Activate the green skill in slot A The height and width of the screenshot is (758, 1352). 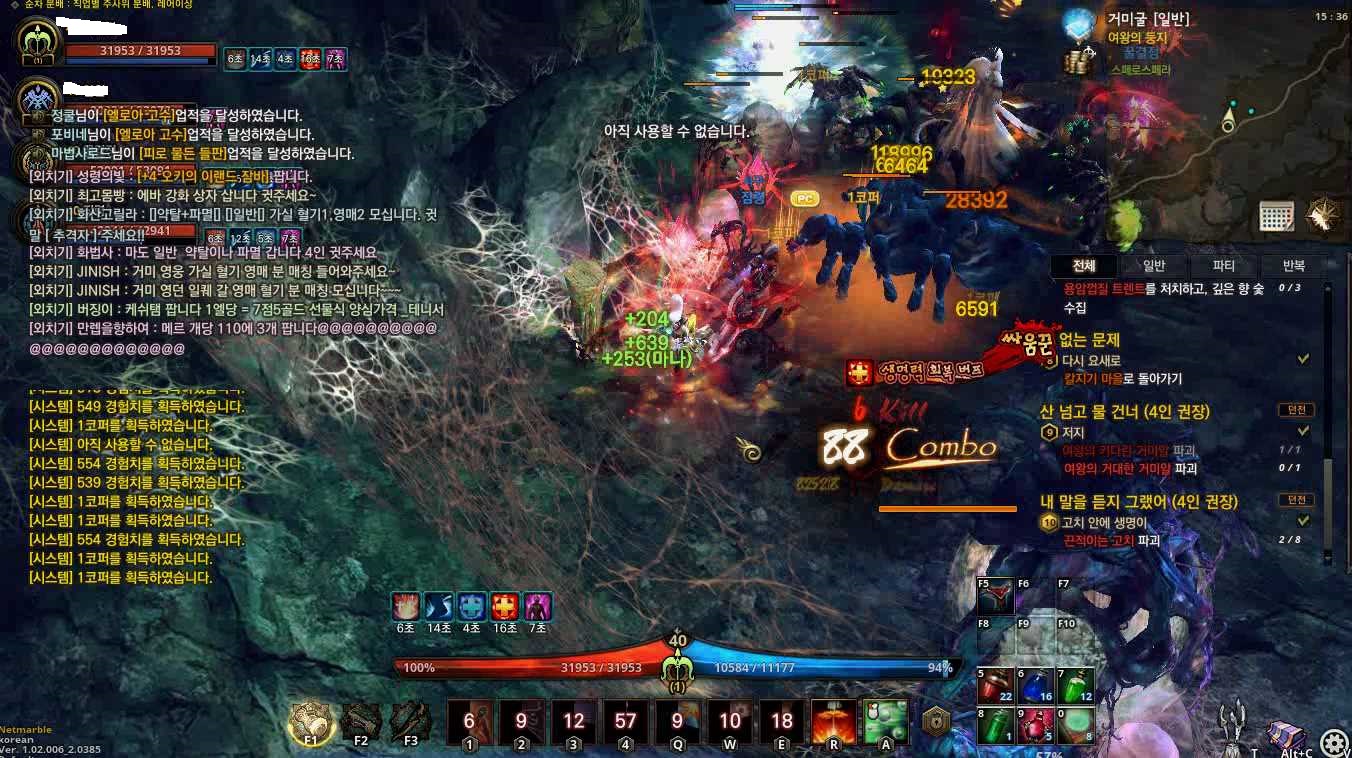coord(885,721)
